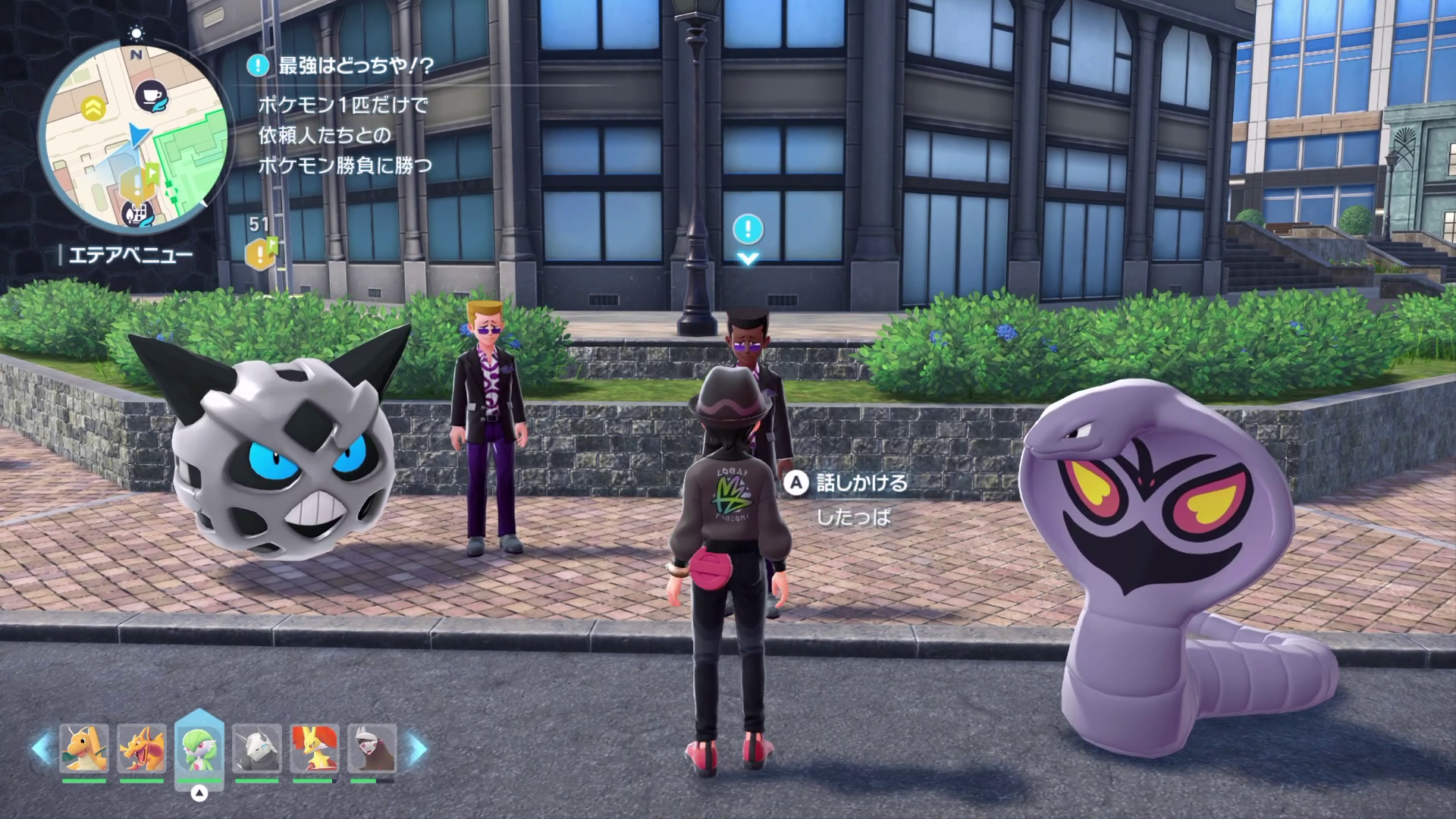Click the building marker at the minimap's bottom edge
Image resolution: width=1456 pixels, height=819 pixels.
(136, 213)
